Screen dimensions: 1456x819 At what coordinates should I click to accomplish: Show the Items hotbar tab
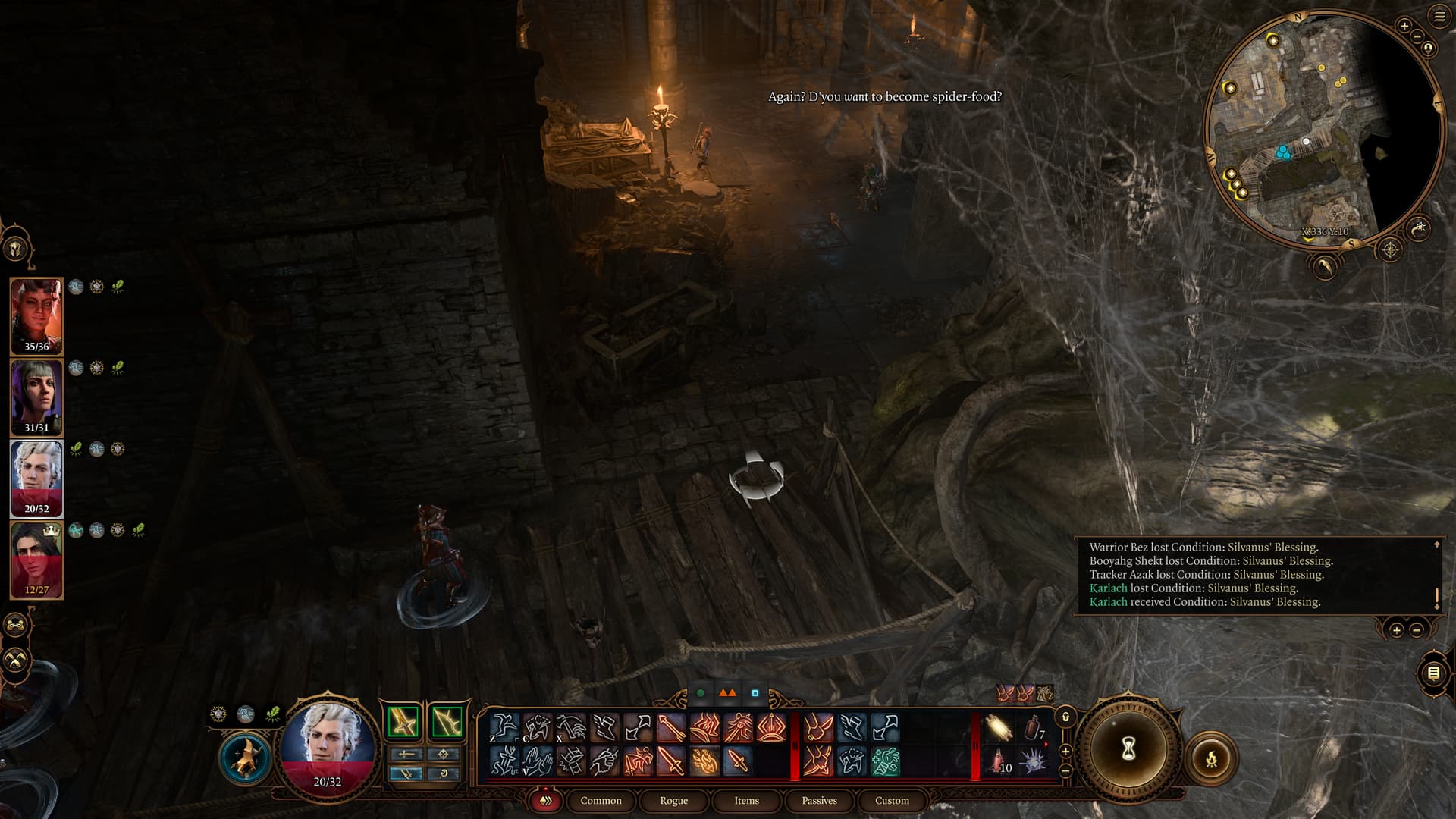746,801
